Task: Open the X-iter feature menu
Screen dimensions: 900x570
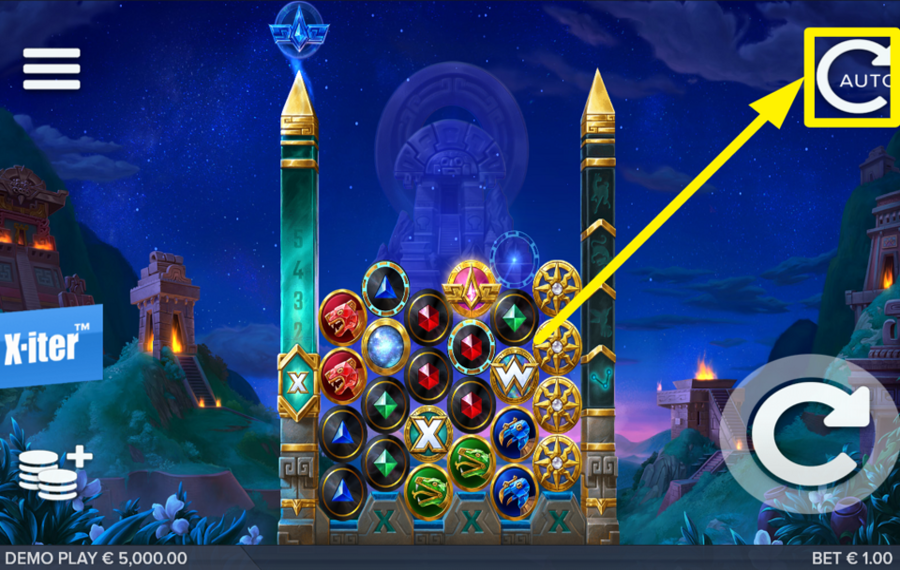Action: (50, 346)
